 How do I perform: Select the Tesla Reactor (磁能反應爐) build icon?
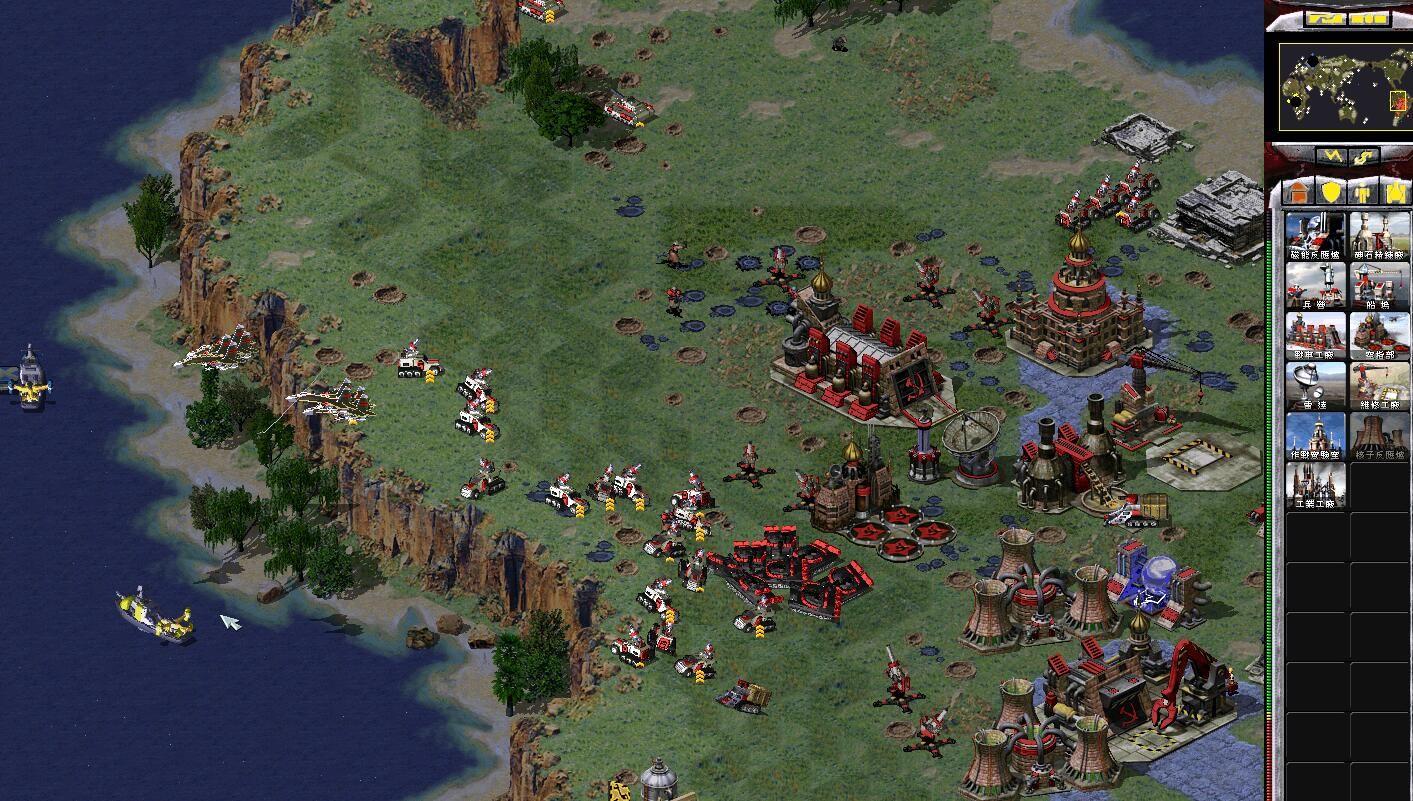1315,235
